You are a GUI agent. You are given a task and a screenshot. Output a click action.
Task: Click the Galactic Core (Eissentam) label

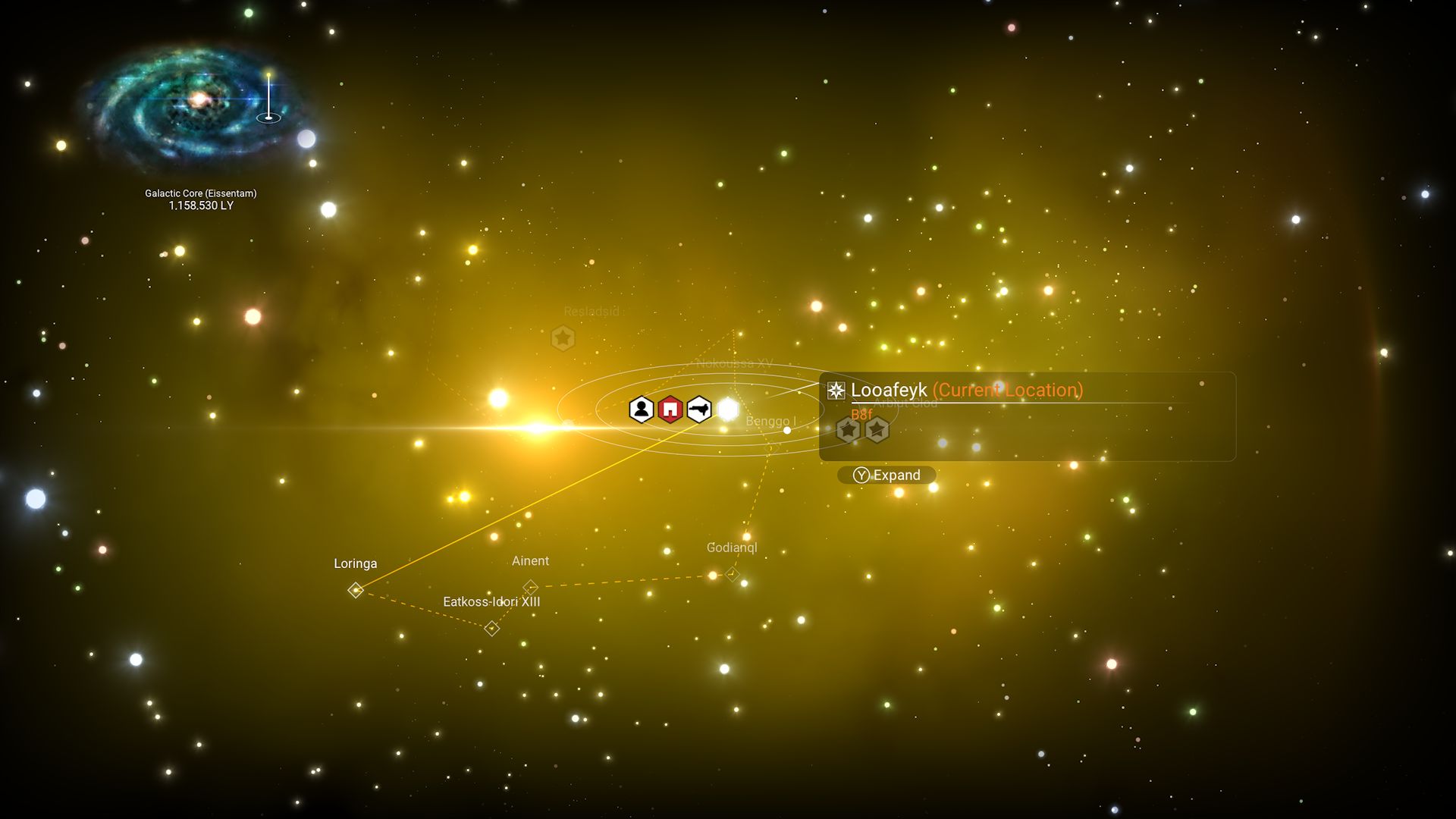pos(201,193)
